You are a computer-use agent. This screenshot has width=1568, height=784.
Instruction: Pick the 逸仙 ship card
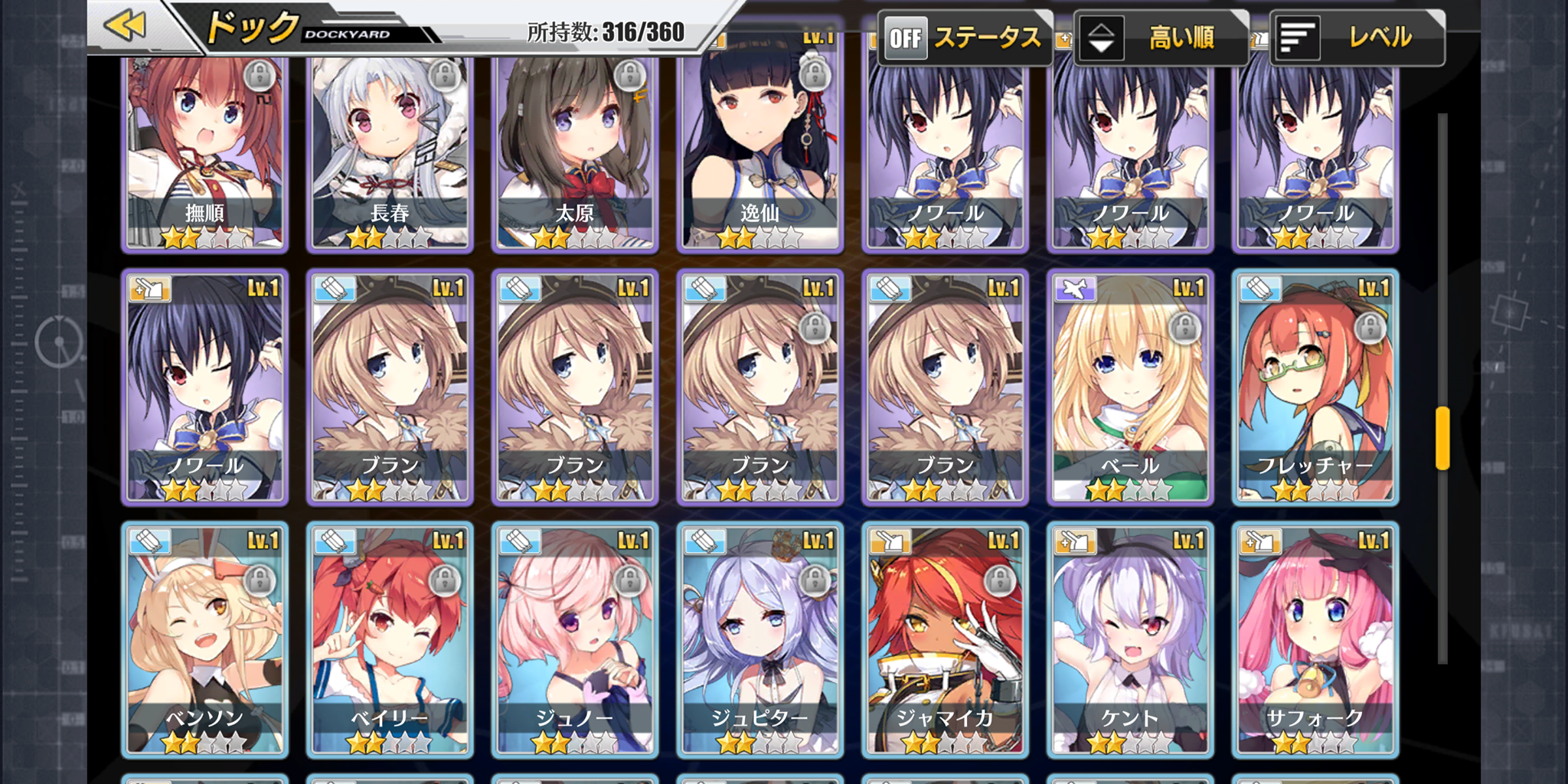(760, 153)
